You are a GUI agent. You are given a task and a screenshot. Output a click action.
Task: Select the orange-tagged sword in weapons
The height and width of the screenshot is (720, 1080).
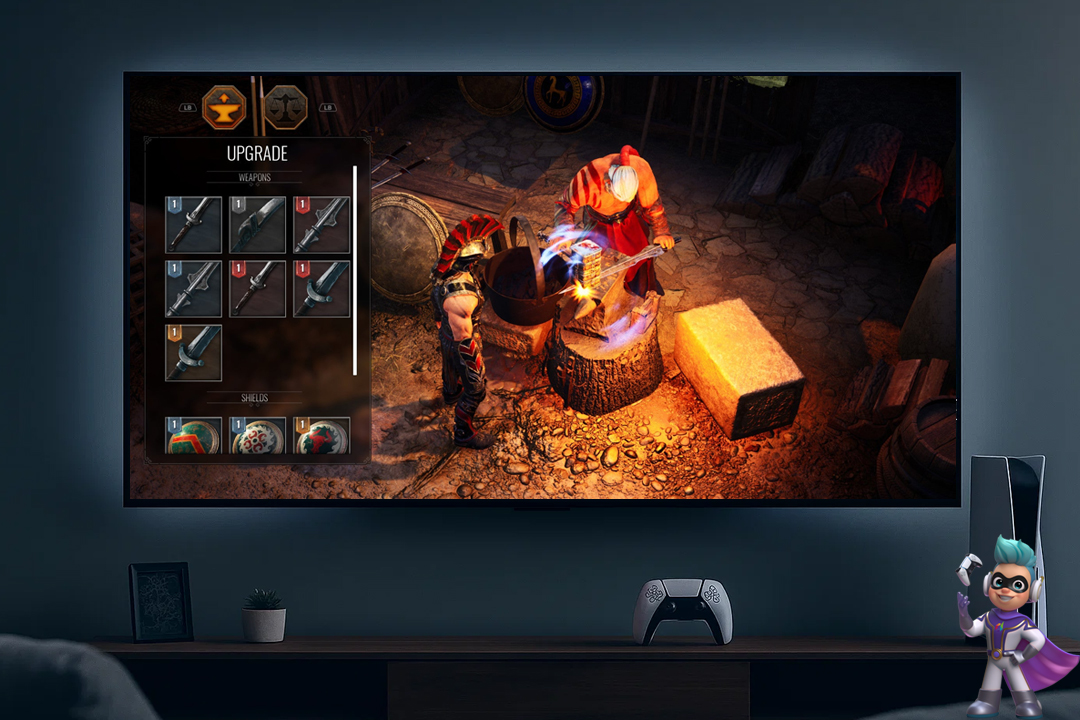[193, 352]
